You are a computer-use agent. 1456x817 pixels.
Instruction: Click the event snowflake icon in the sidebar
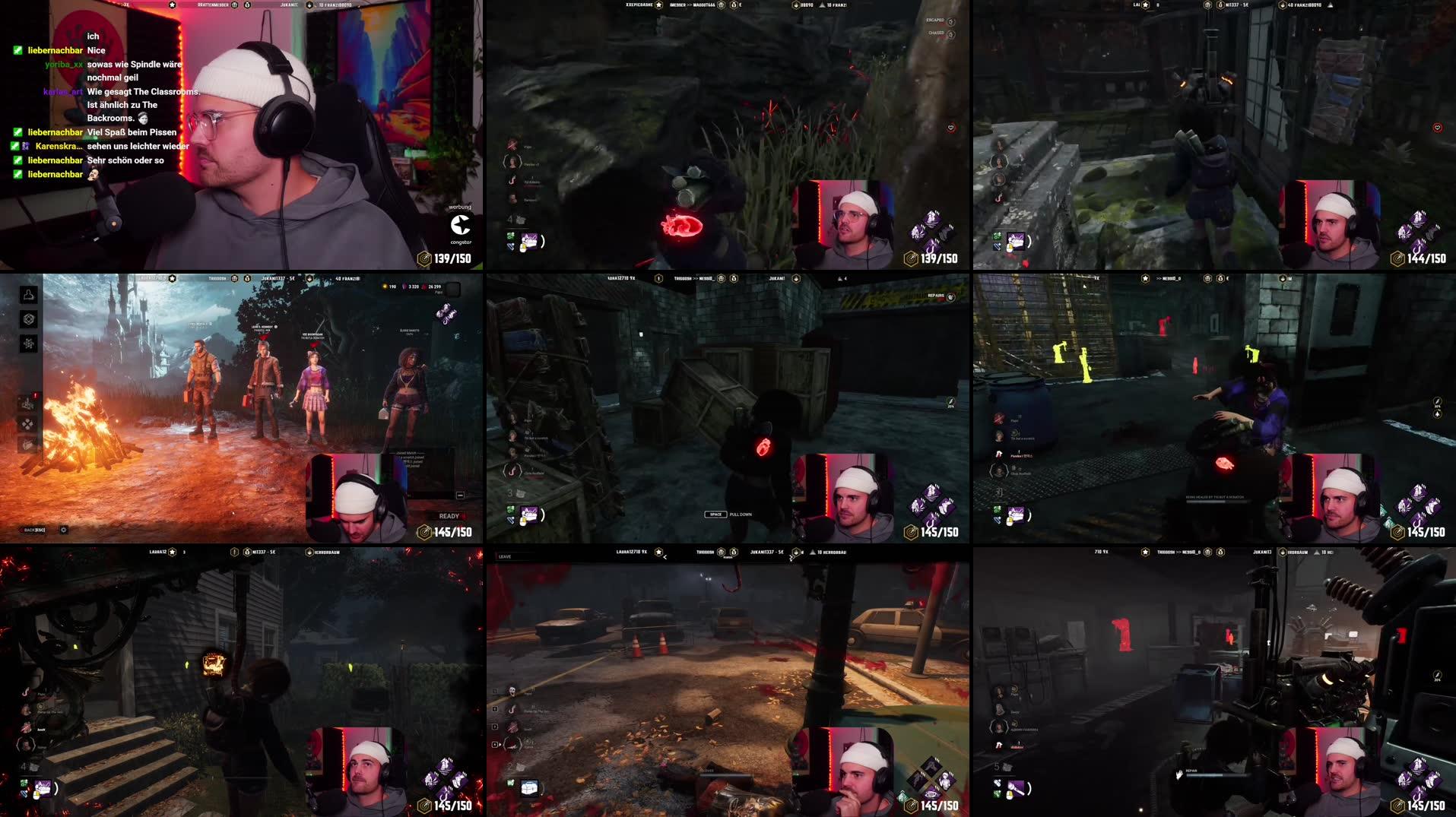coord(29,343)
